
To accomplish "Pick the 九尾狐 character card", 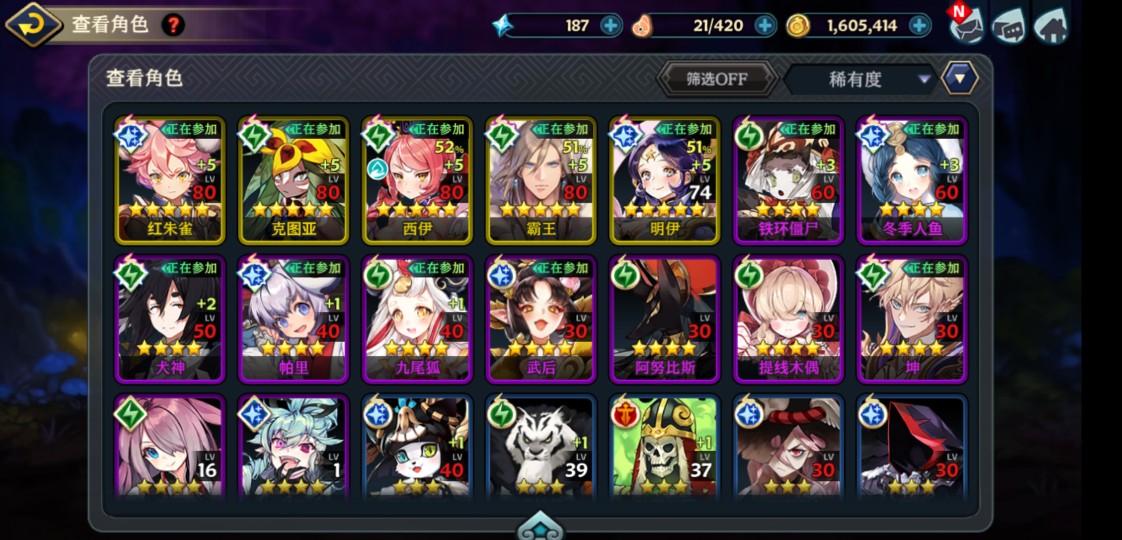I will [x=417, y=320].
